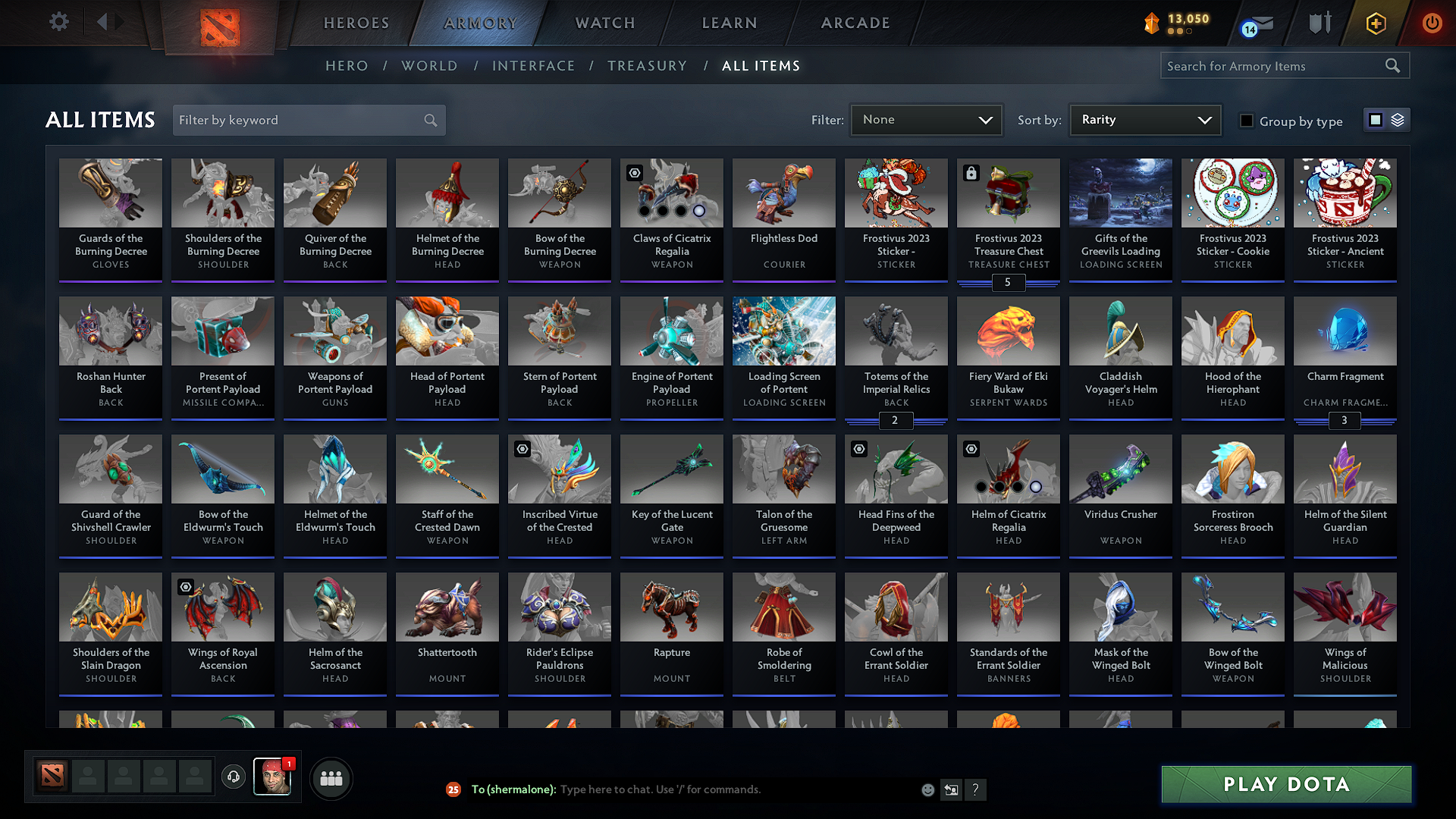The image size is (1456, 819).
Task: Open the Filter dropdown set to None
Action: click(x=926, y=119)
